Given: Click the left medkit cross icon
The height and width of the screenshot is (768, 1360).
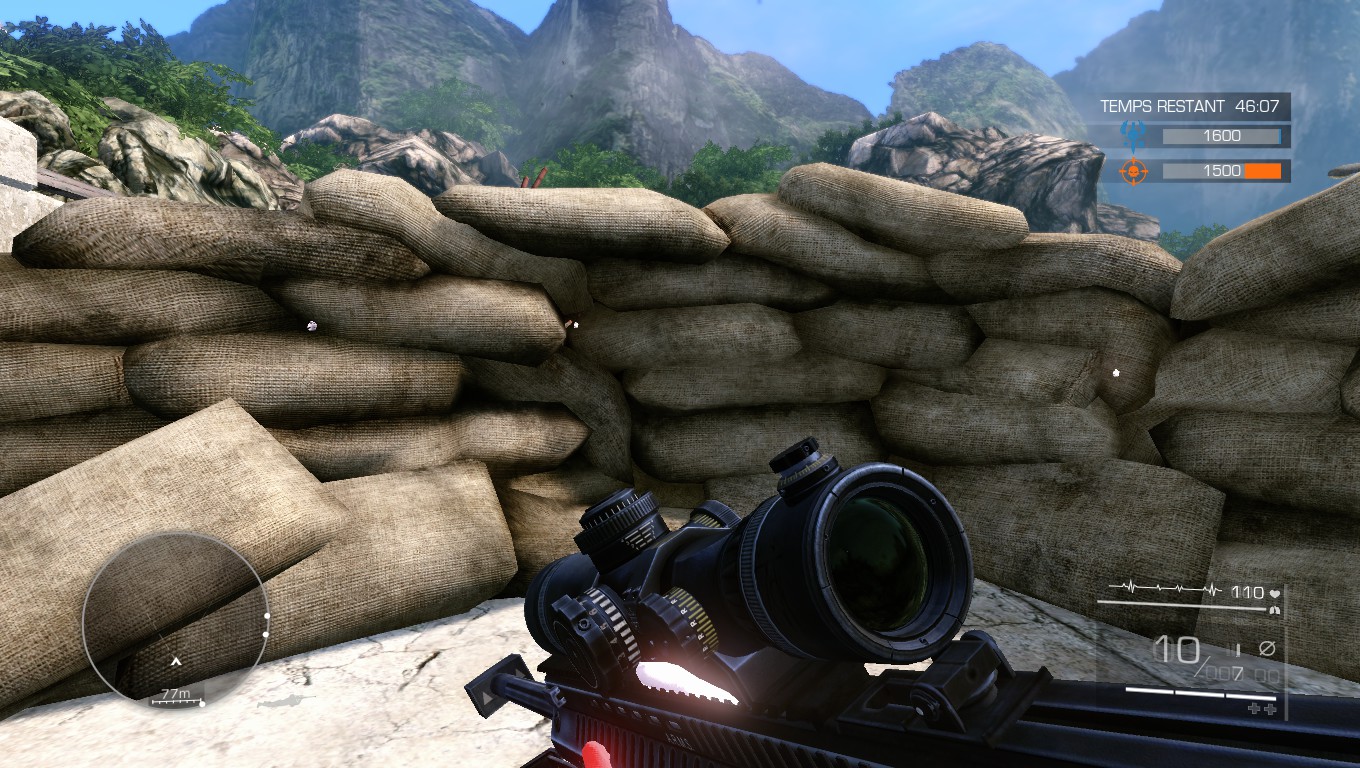Looking at the screenshot, I should [x=1253, y=707].
